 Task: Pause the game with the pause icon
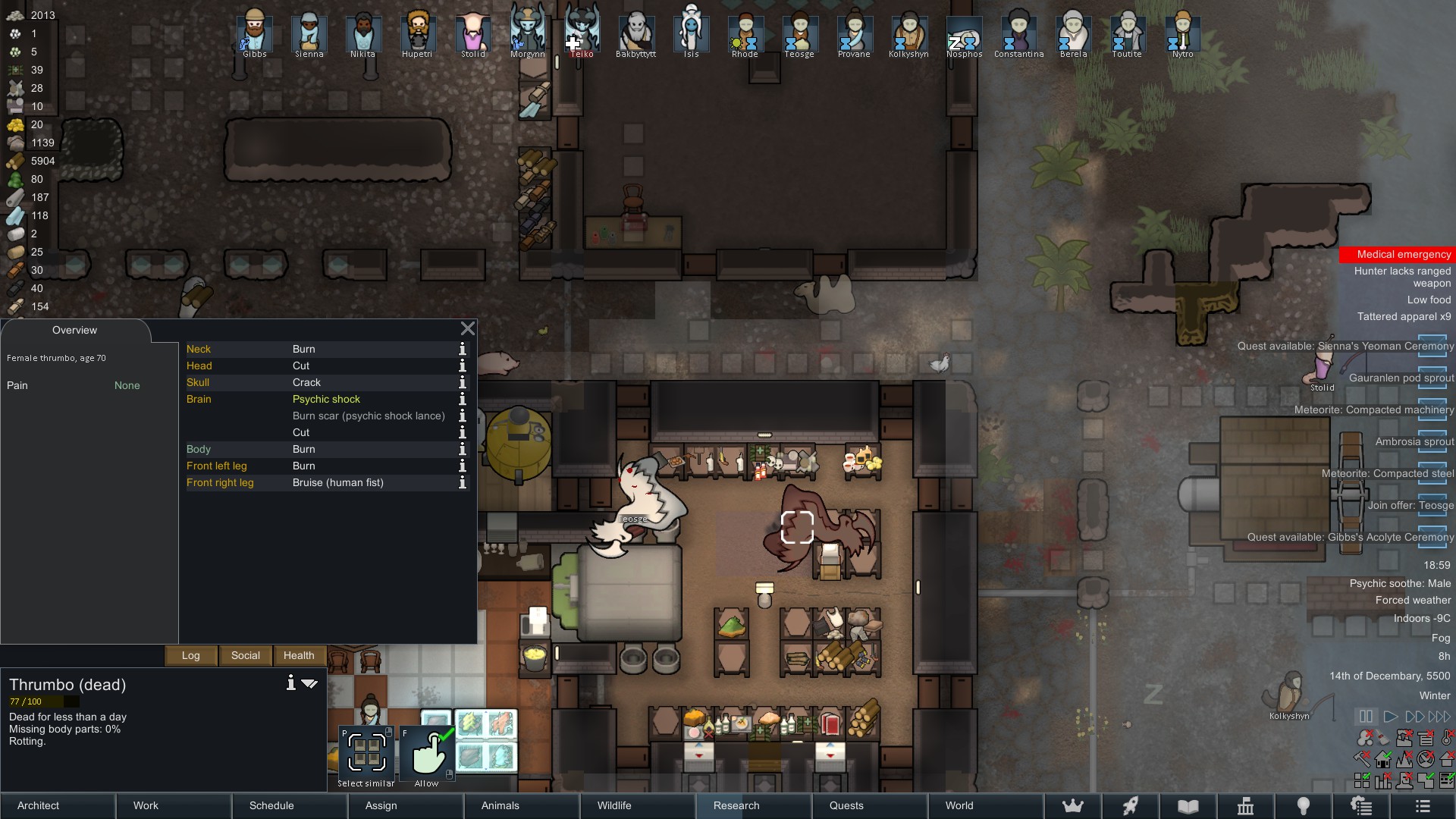coord(1365,716)
